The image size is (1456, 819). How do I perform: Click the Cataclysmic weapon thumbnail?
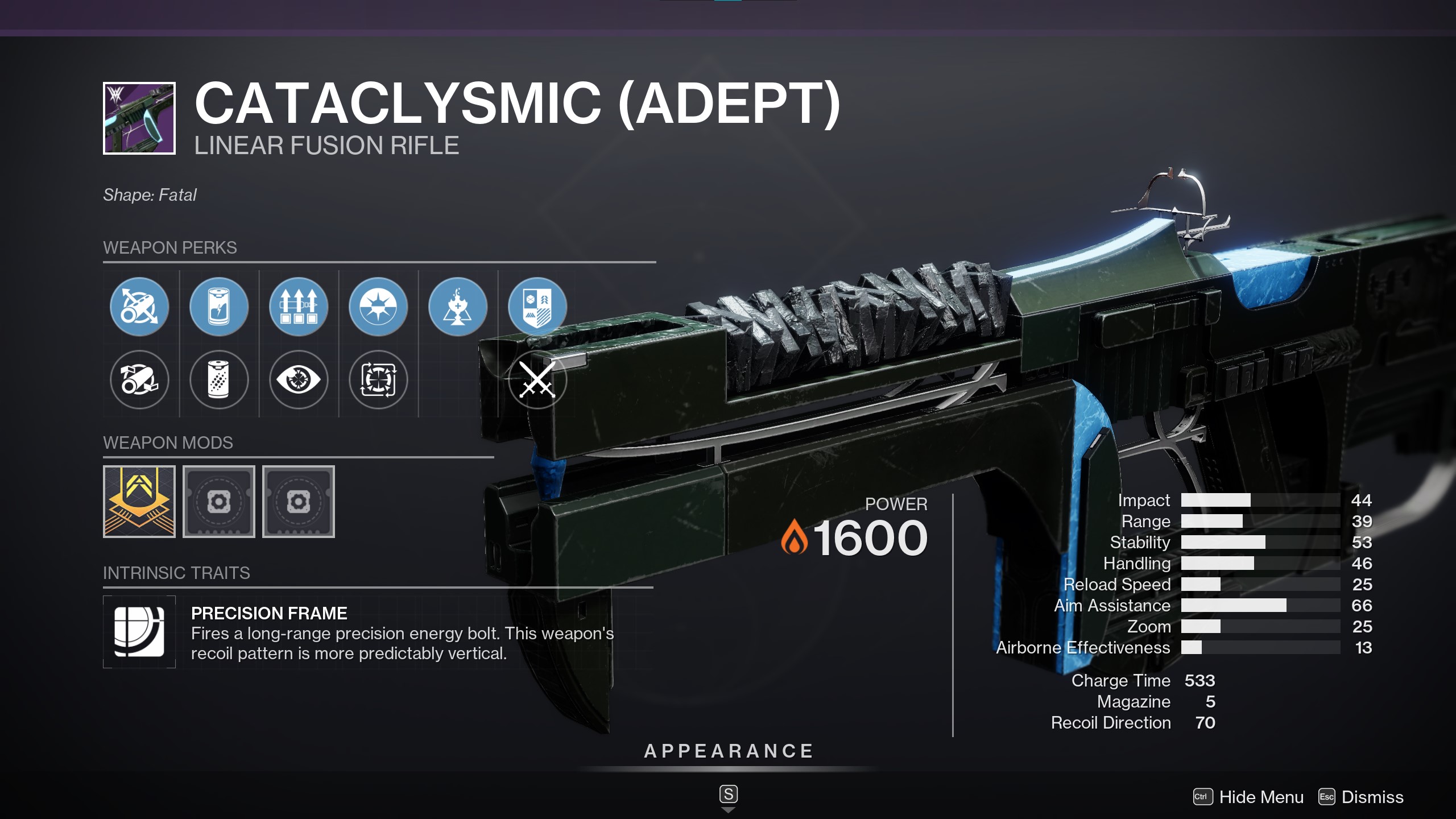[x=139, y=118]
